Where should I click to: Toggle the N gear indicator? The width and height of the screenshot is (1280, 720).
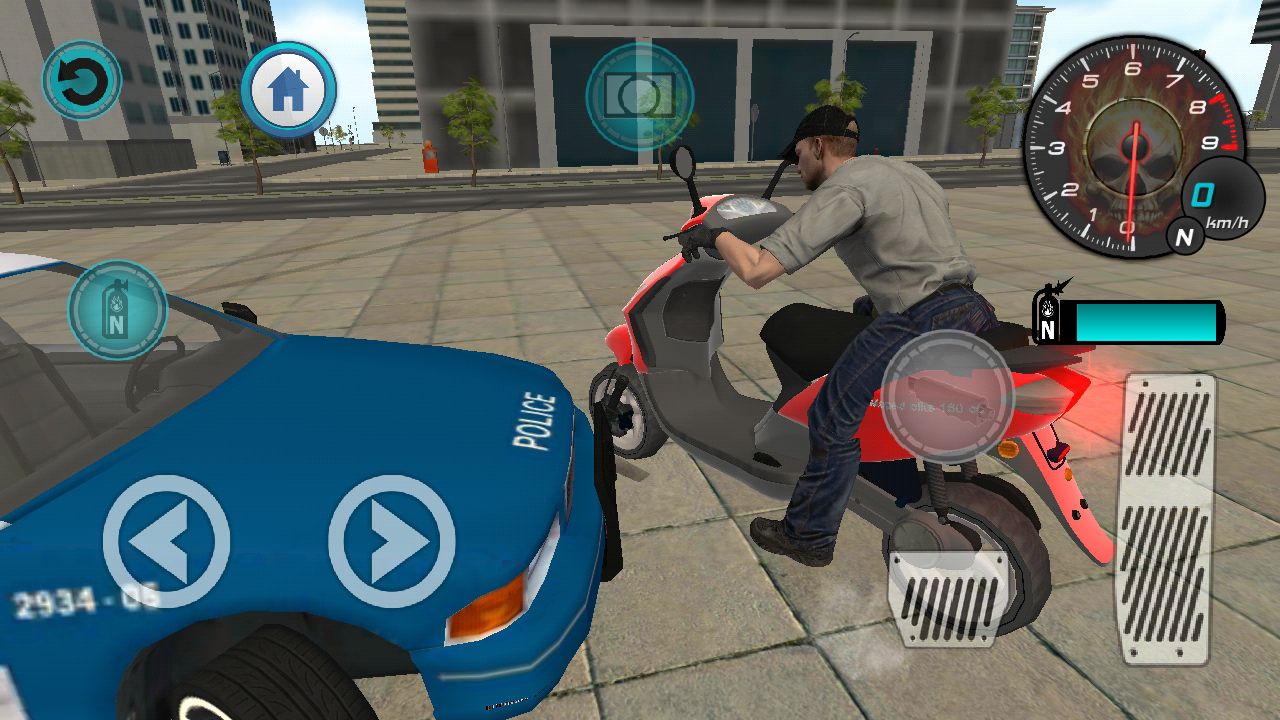[x=1185, y=237]
